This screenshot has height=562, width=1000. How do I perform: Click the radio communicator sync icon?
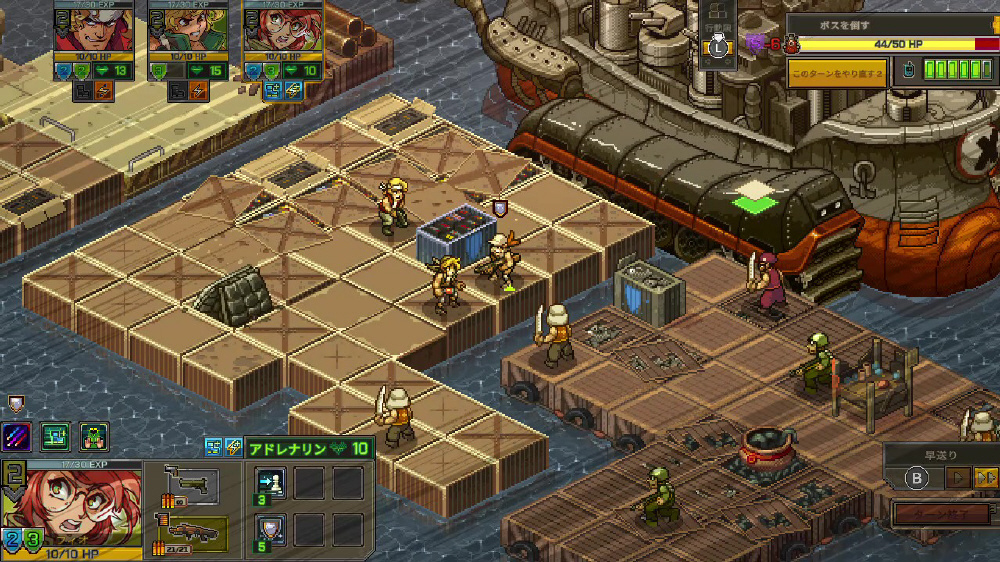click(x=907, y=71)
